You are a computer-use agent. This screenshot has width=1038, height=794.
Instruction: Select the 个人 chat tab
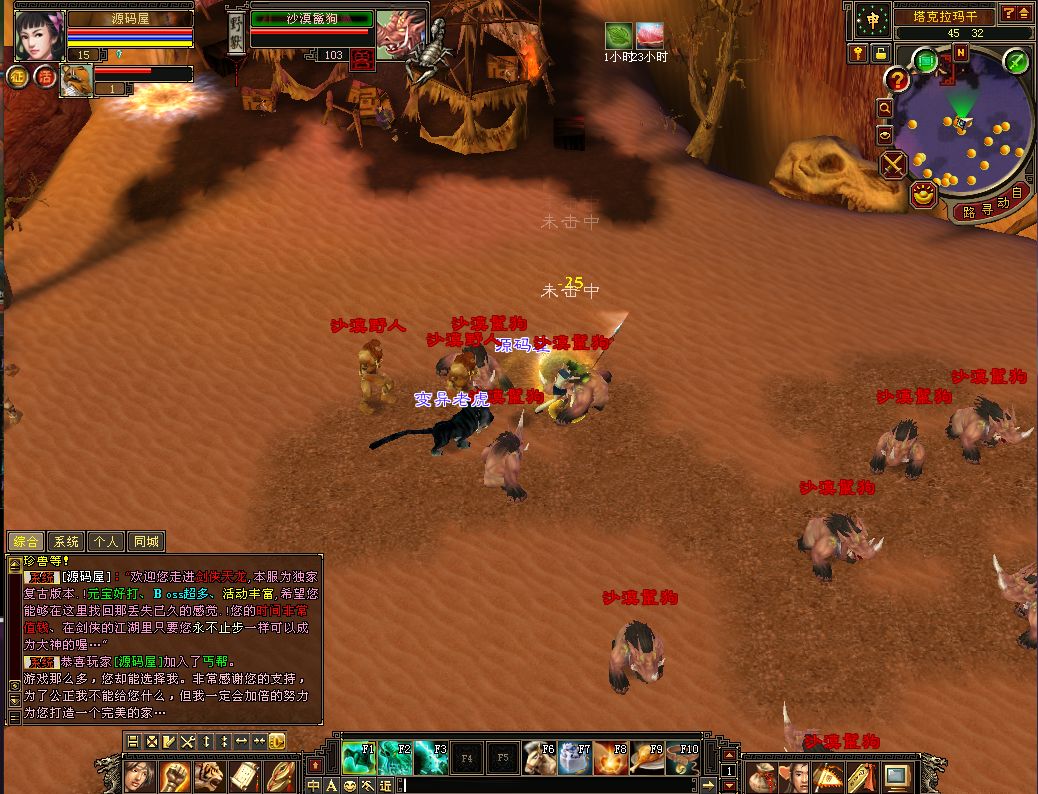(106, 542)
